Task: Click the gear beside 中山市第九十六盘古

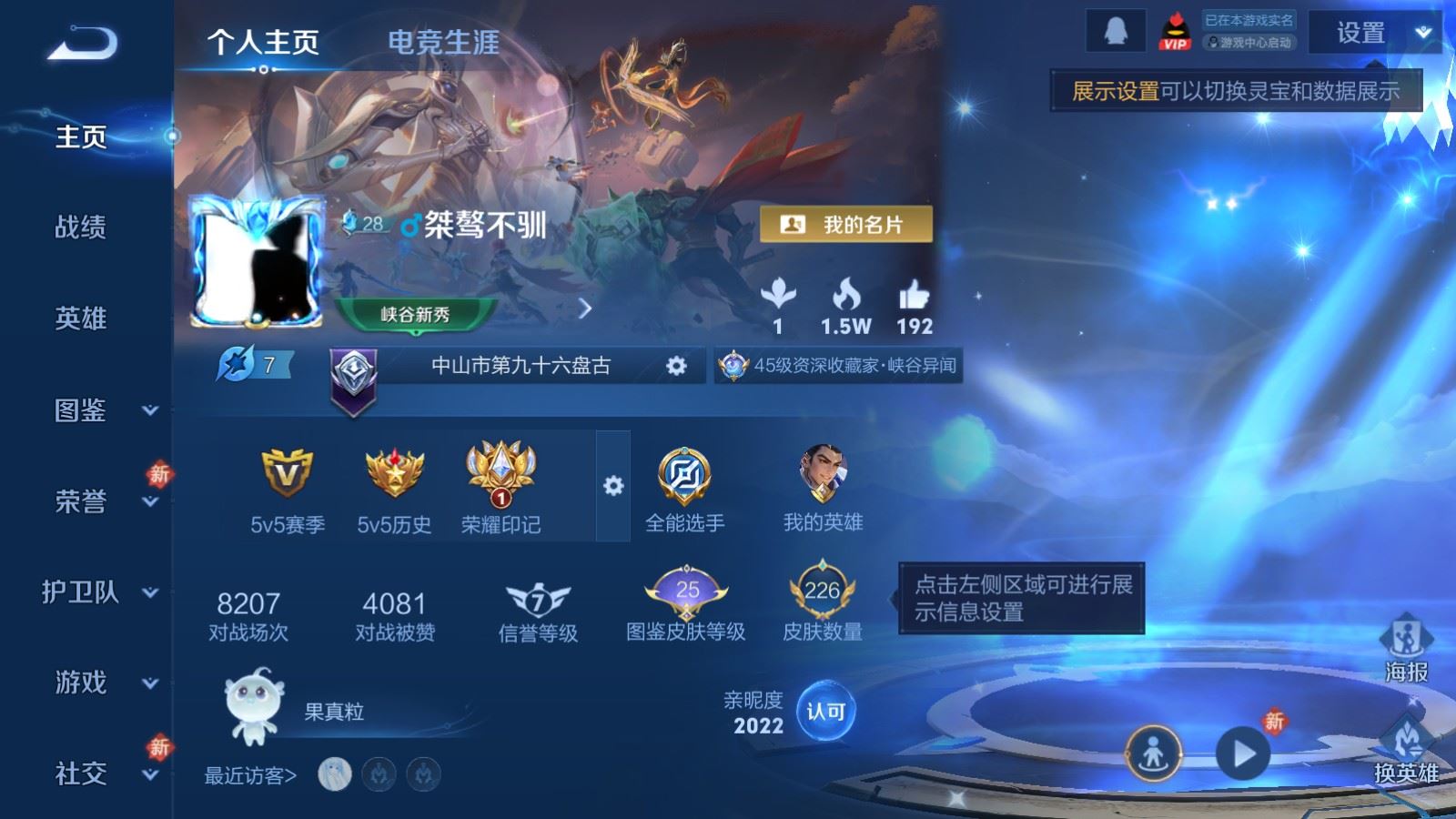Action: pos(674,364)
